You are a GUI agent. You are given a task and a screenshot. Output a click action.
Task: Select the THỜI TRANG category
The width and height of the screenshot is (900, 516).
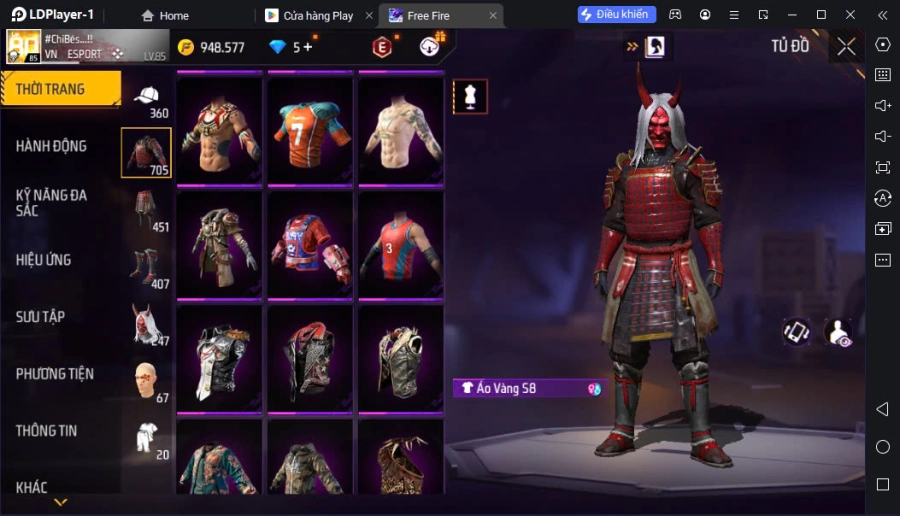click(60, 89)
